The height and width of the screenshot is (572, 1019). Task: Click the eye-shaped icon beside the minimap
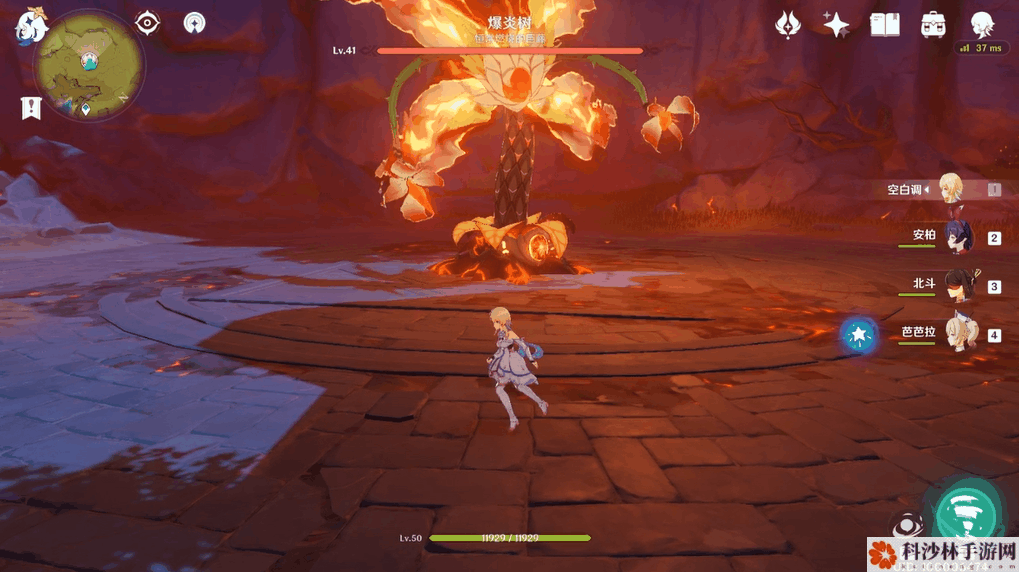tap(148, 22)
